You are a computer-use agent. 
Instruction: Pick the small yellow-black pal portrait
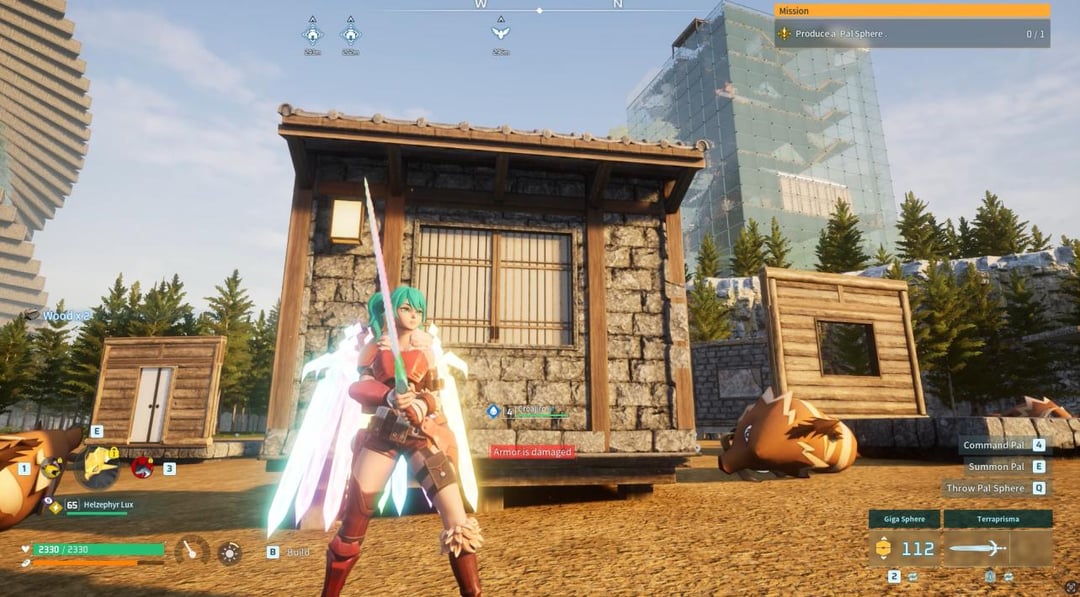tap(48, 467)
